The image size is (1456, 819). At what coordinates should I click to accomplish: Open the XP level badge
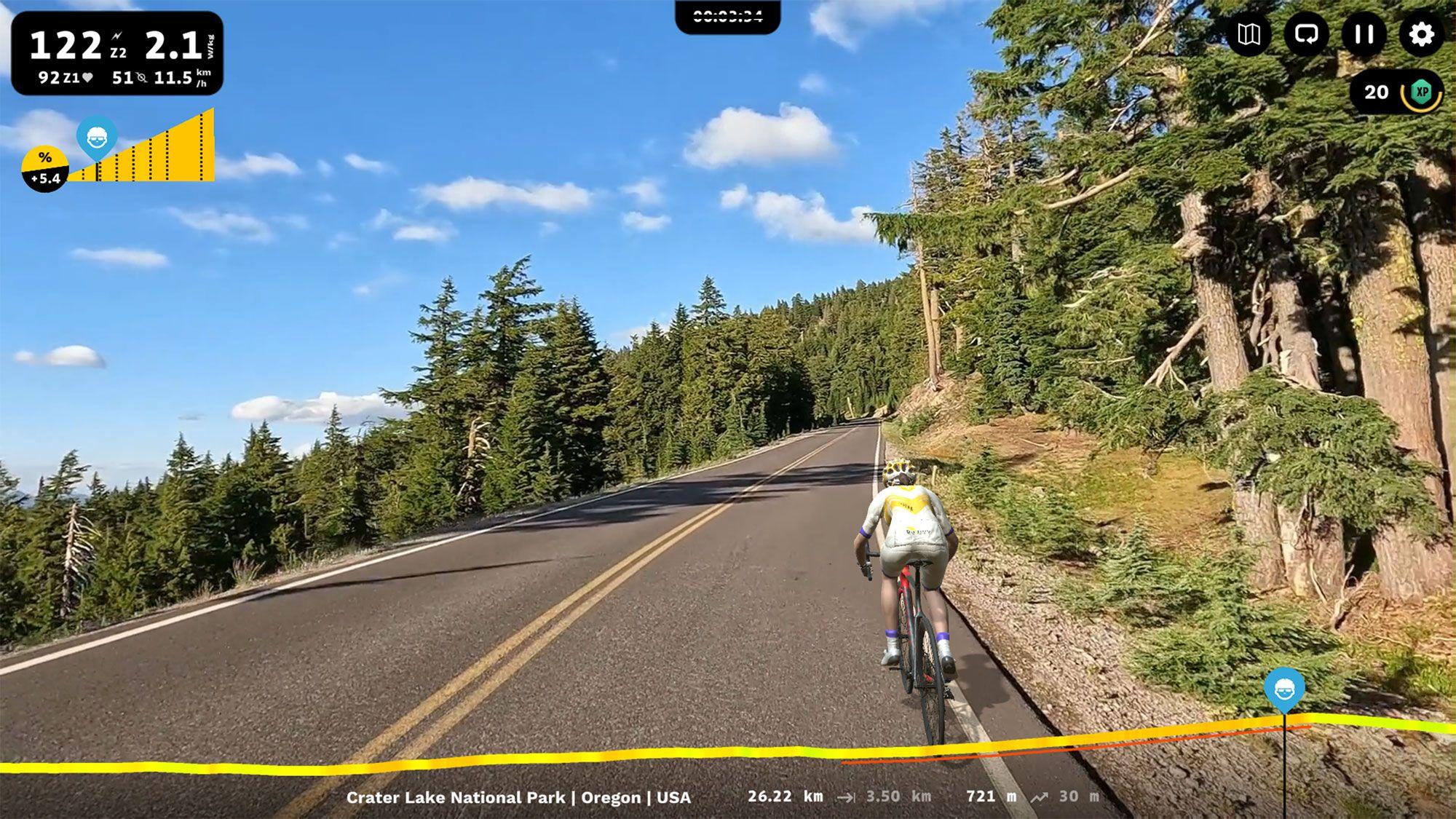click(1420, 92)
